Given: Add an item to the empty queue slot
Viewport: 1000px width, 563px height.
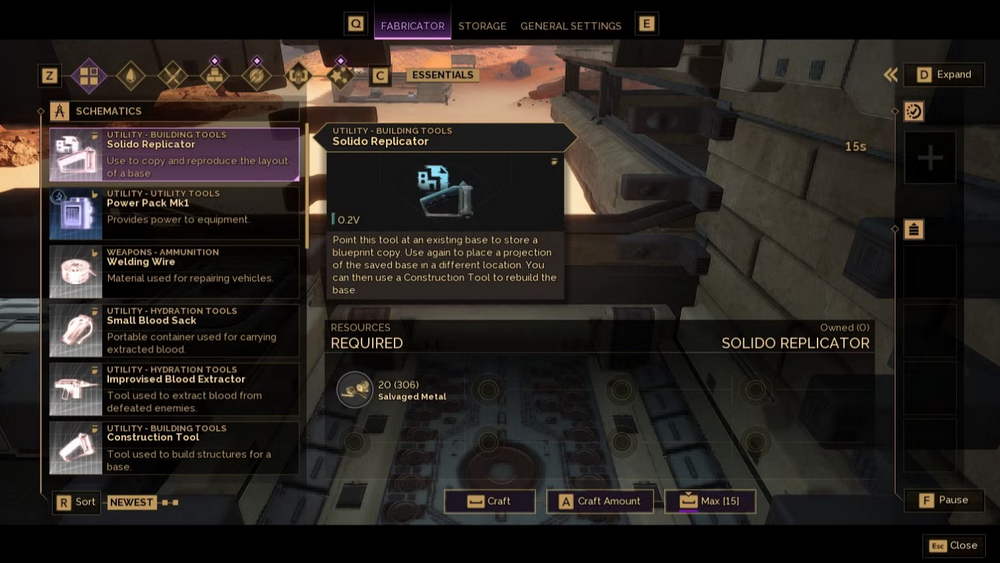Looking at the screenshot, I should coord(930,158).
